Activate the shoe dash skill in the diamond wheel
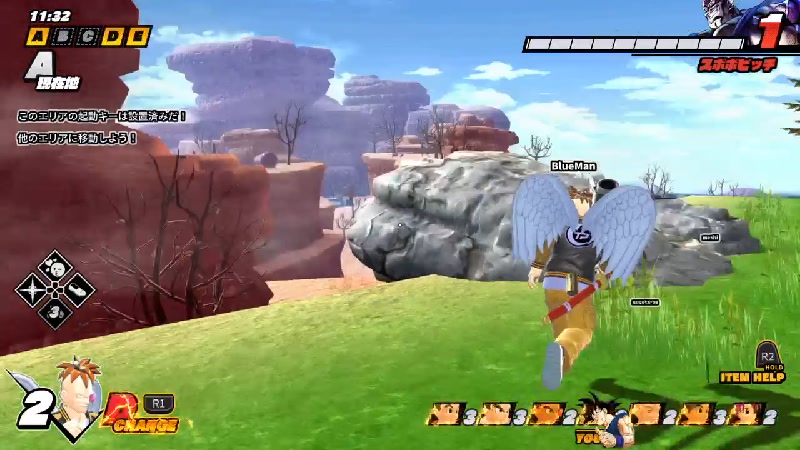 [x=78, y=290]
